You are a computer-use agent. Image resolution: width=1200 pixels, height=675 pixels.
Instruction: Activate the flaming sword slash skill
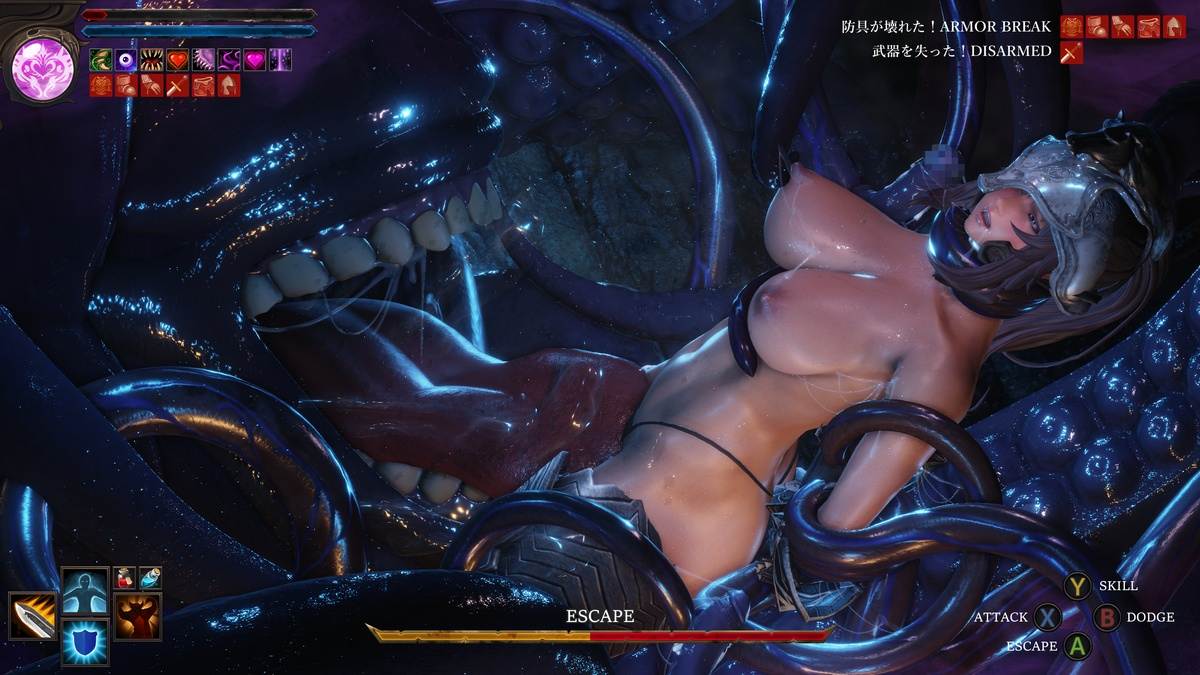coord(32,615)
